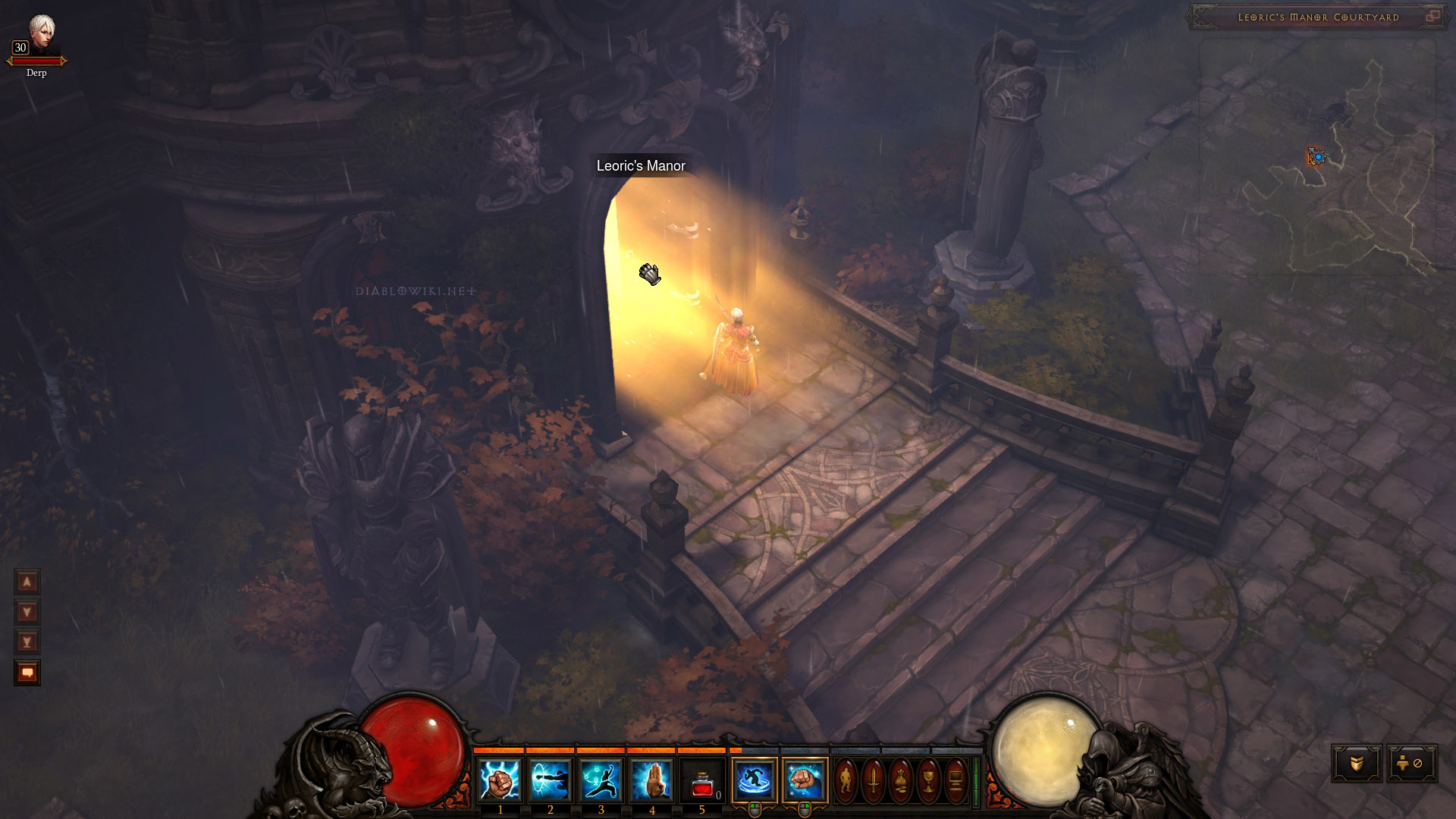
Task: Open the character silhouette menu button
Action: tap(846, 780)
